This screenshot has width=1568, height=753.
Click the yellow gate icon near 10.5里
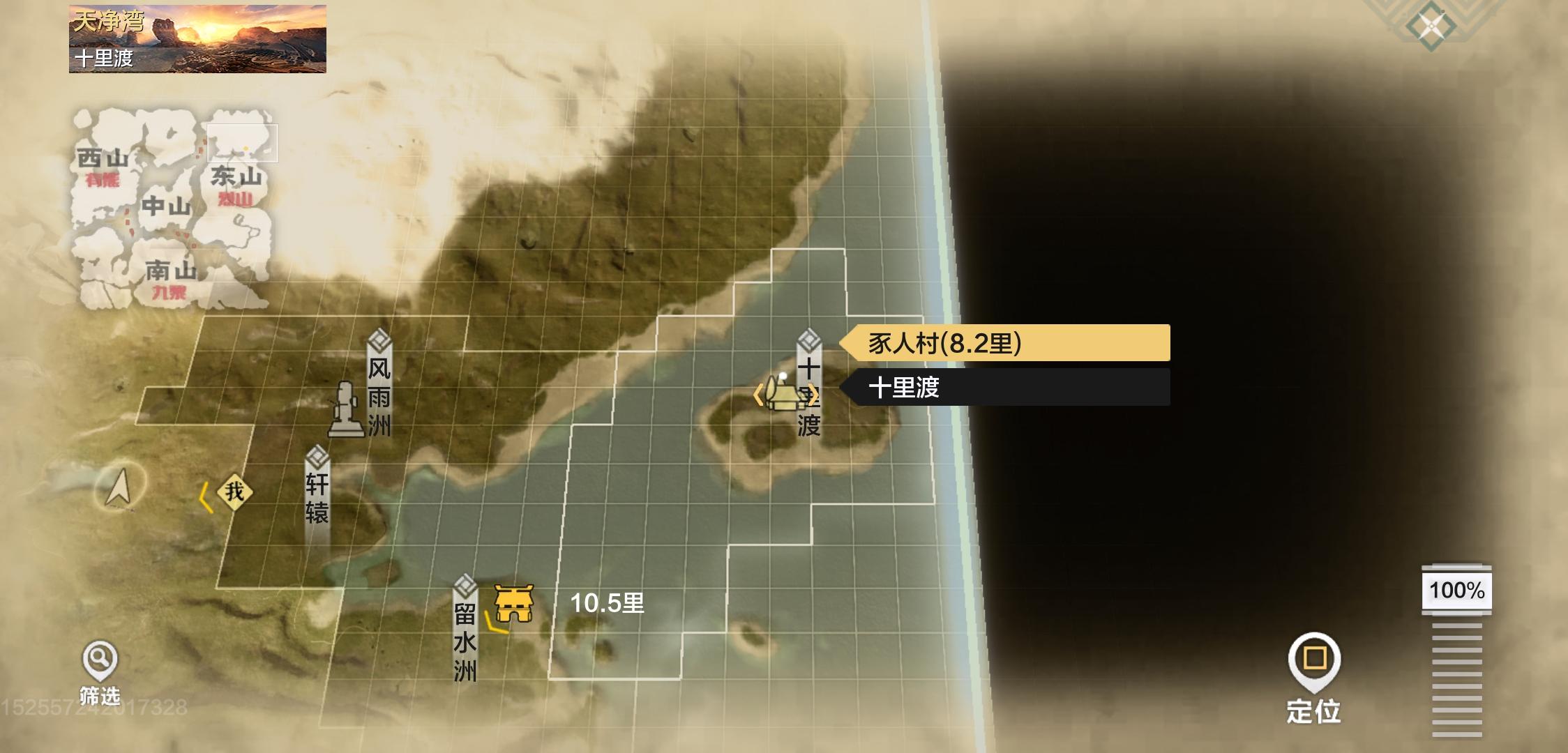(514, 603)
